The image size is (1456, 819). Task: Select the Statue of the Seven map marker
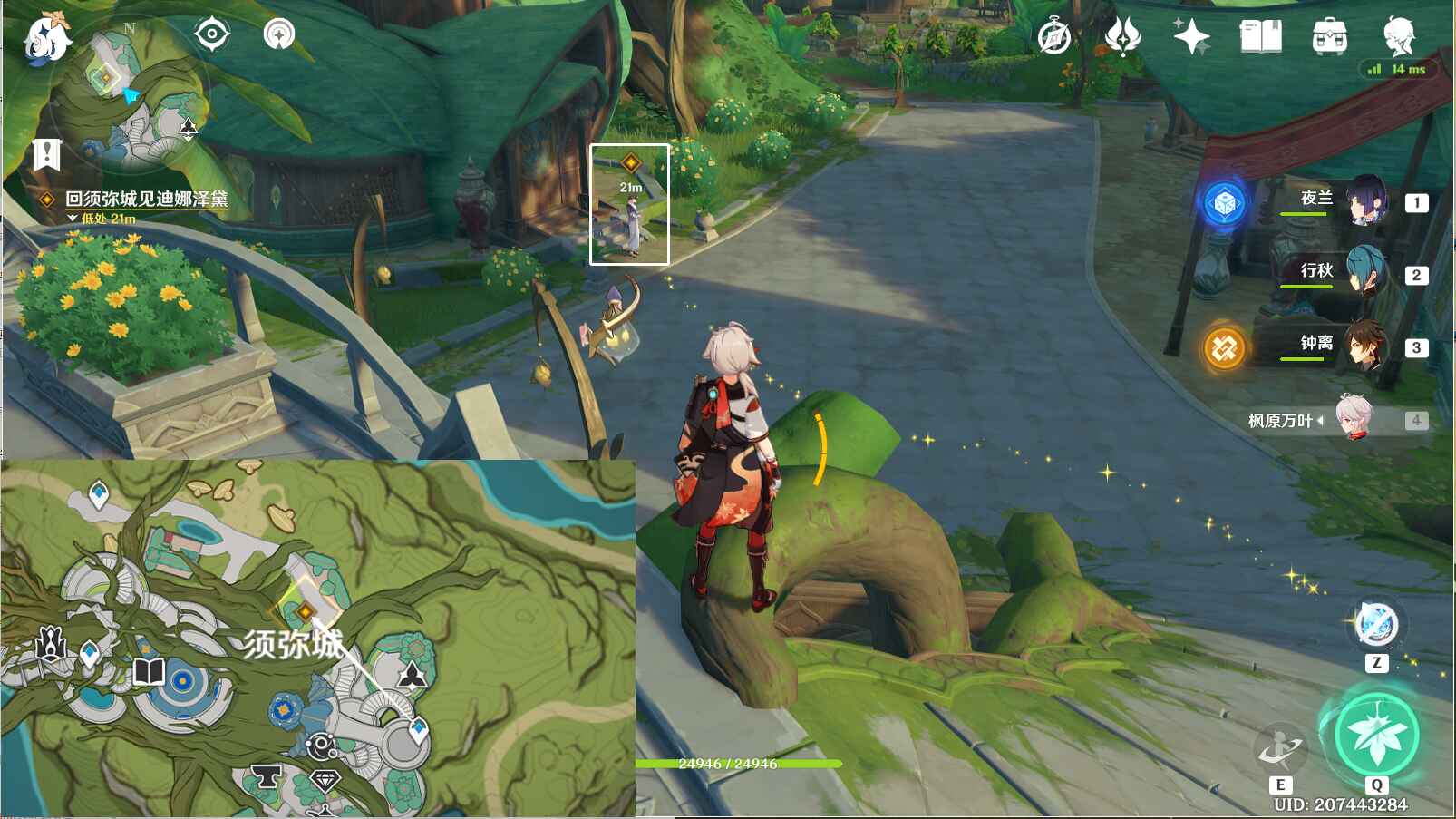point(51,644)
